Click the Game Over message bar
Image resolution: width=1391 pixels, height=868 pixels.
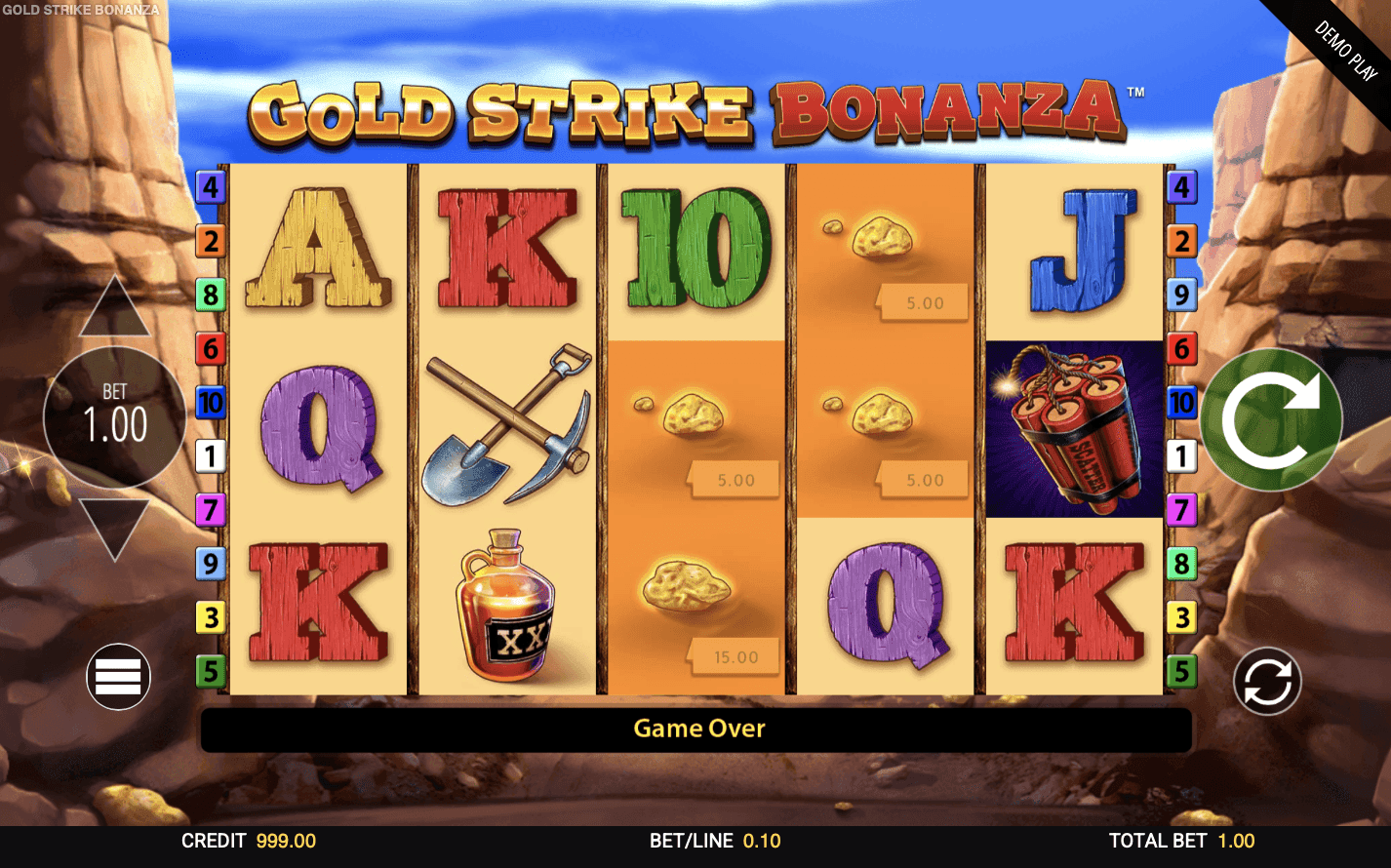(697, 729)
